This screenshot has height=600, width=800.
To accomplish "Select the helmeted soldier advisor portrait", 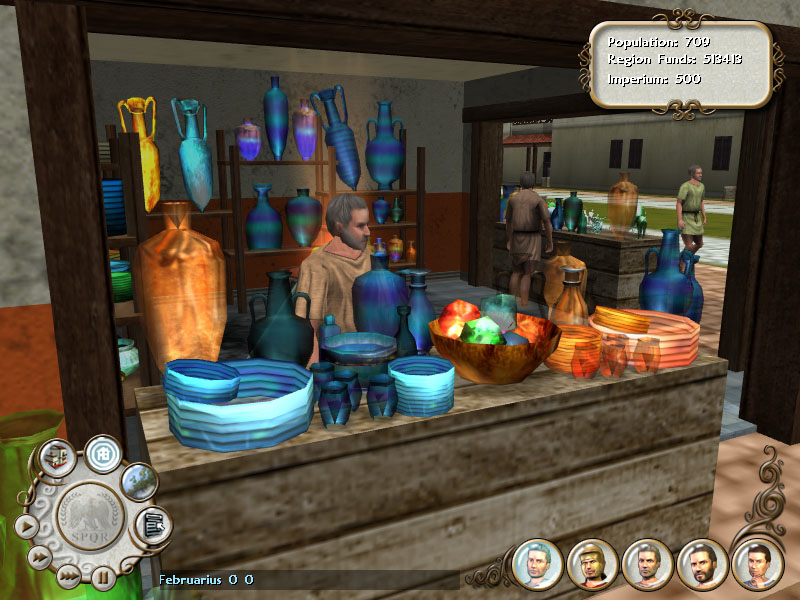I will (592, 564).
